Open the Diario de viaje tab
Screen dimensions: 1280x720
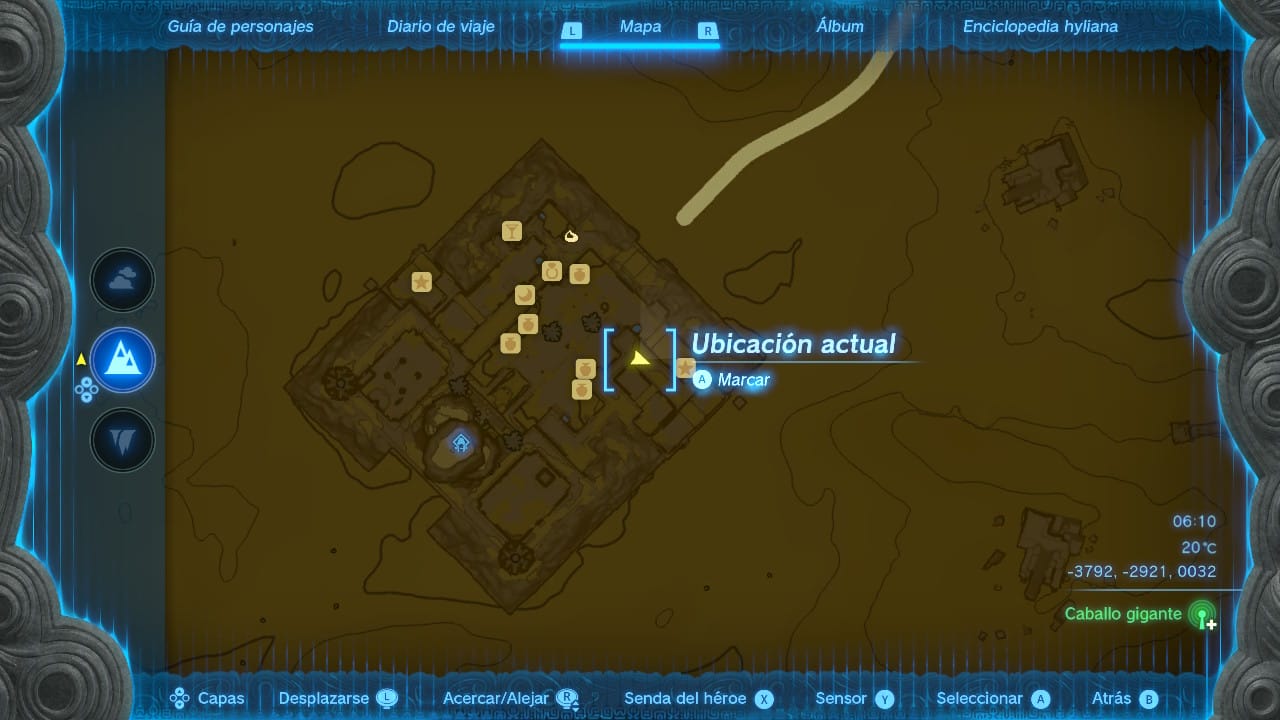[x=441, y=27]
